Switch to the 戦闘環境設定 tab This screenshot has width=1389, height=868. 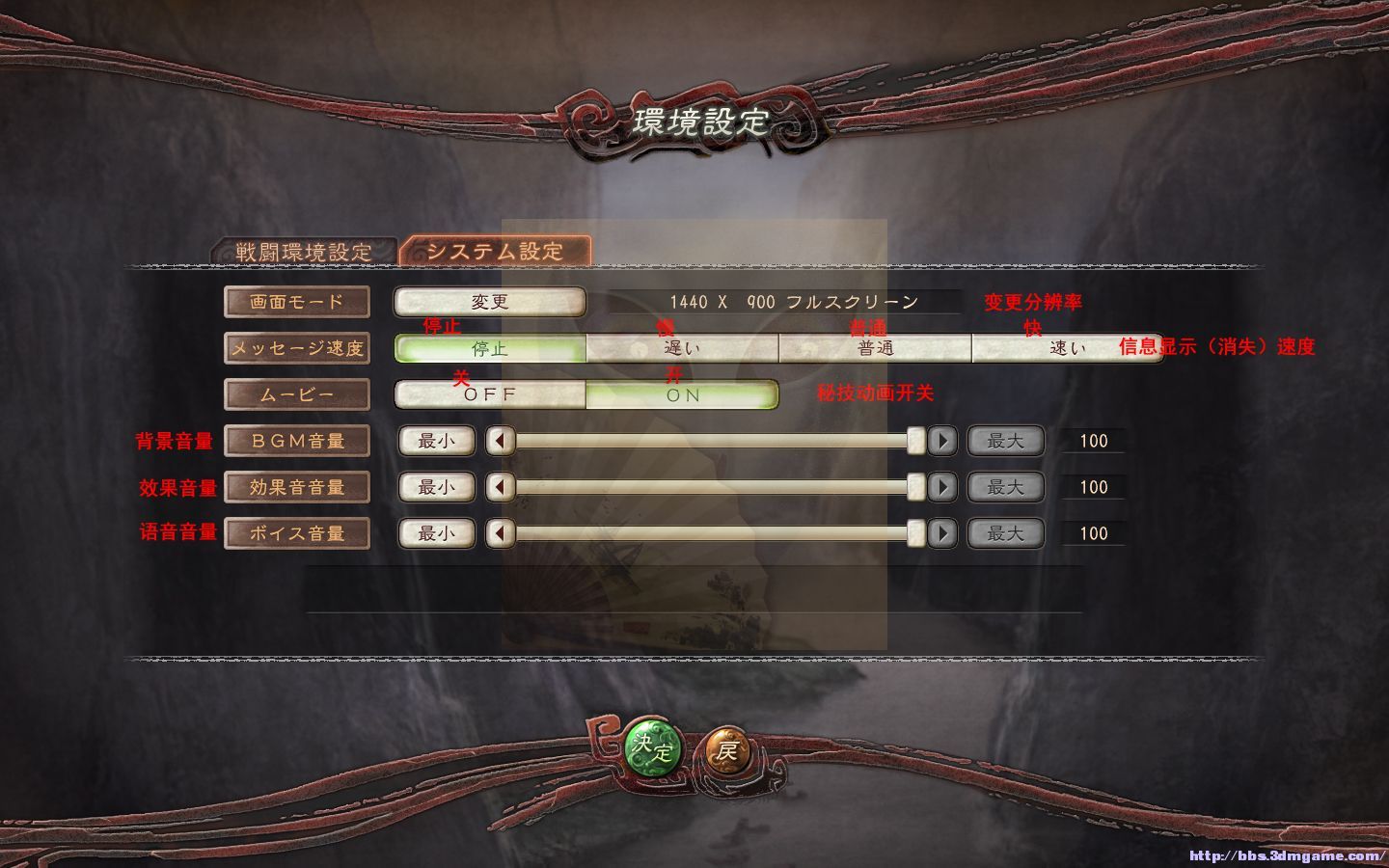pos(302,248)
